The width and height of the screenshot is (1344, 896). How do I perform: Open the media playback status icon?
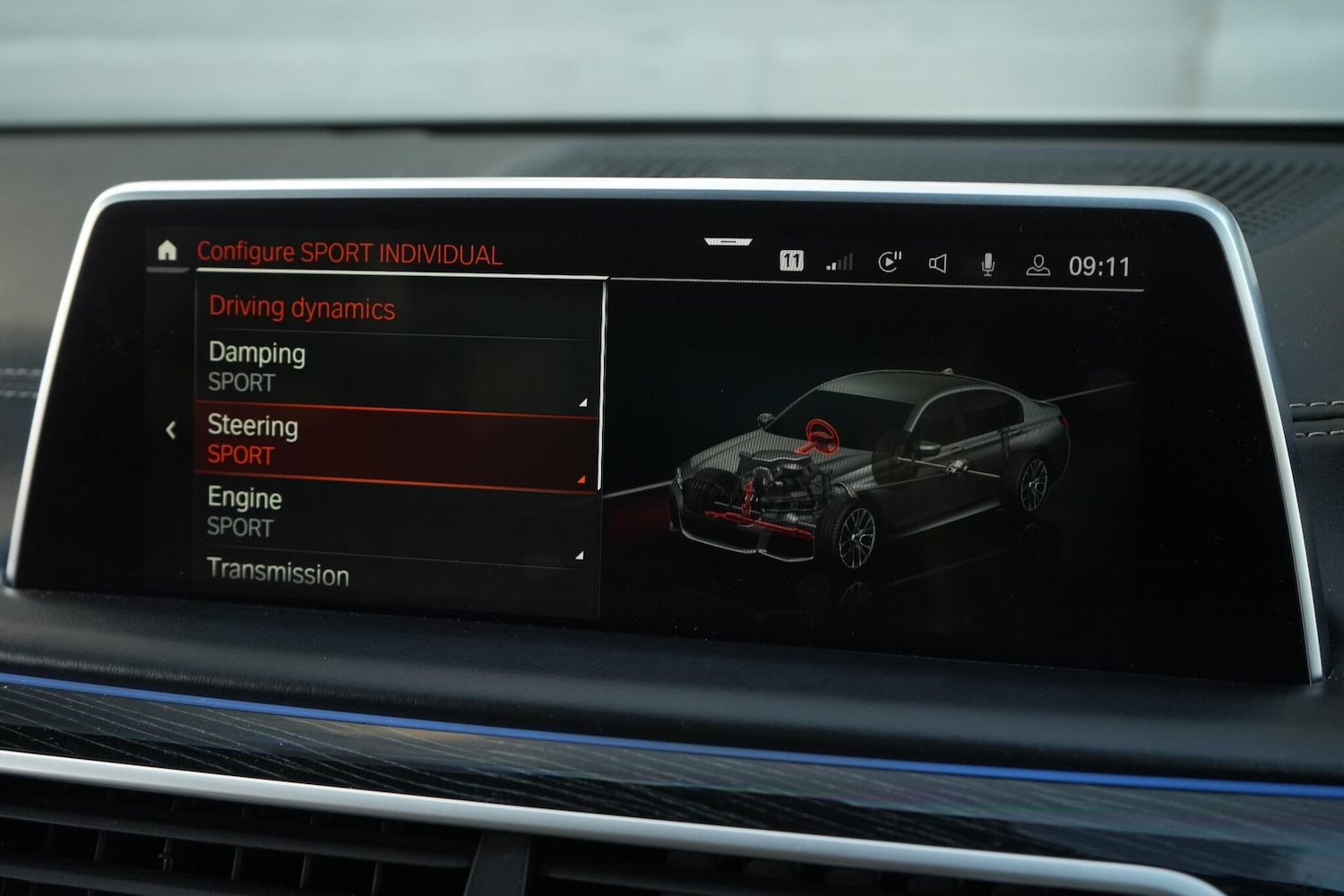tap(890, 262)
